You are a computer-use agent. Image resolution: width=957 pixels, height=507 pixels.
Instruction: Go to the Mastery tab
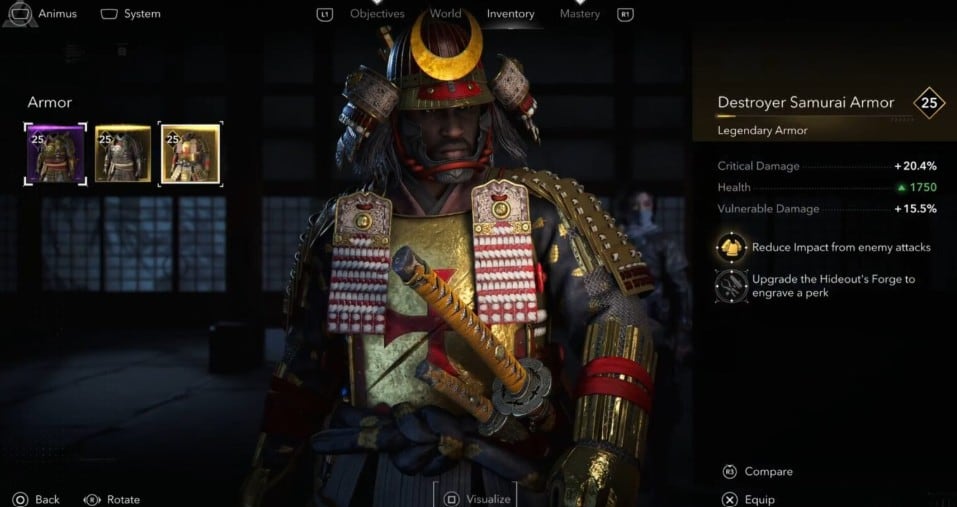tap(580, 14)
